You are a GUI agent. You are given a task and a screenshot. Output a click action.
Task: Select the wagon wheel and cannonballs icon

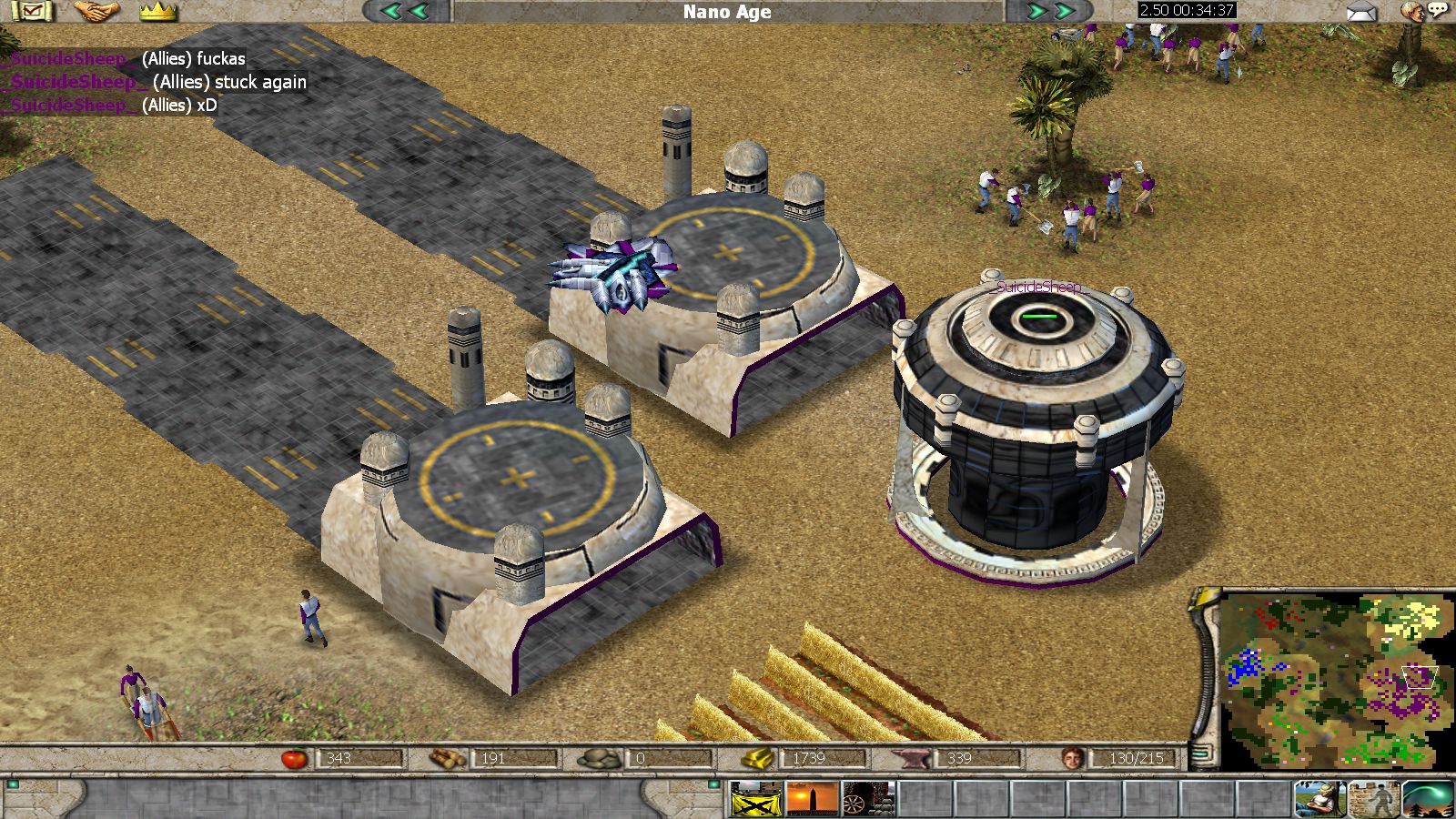(x=868, y=800)
